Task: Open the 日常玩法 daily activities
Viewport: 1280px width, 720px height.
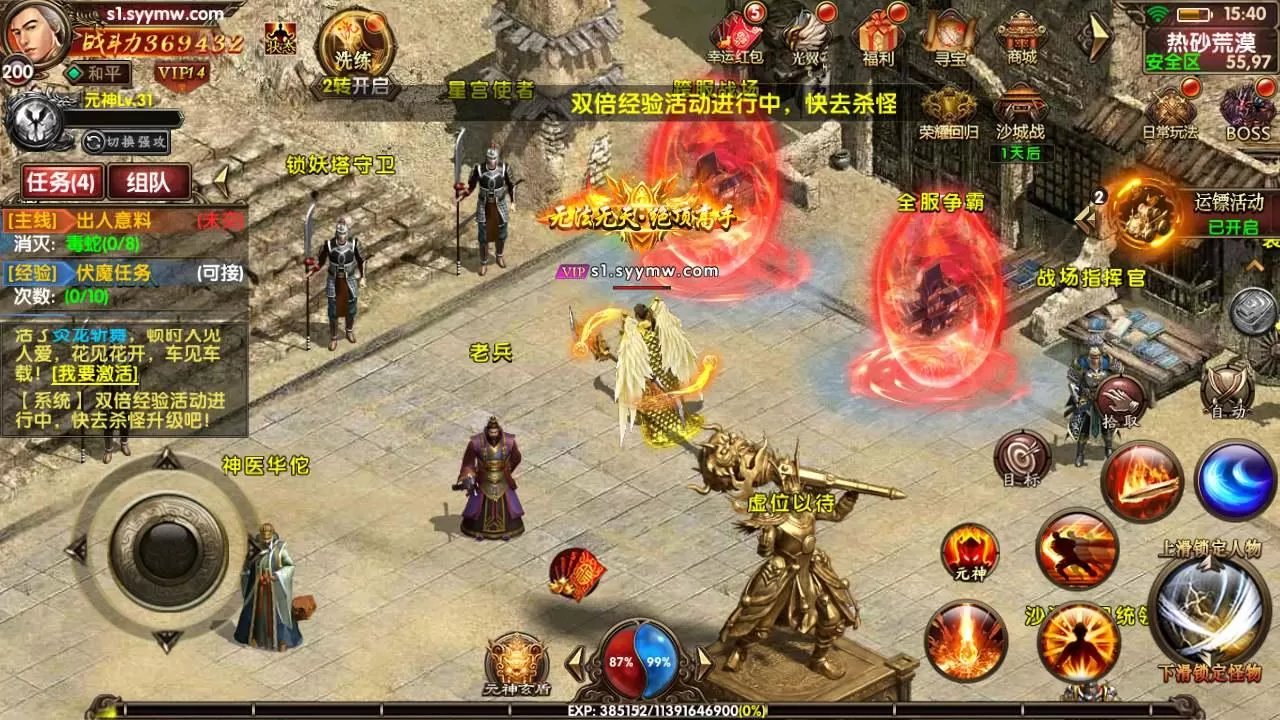Action: click(1170, 112)
